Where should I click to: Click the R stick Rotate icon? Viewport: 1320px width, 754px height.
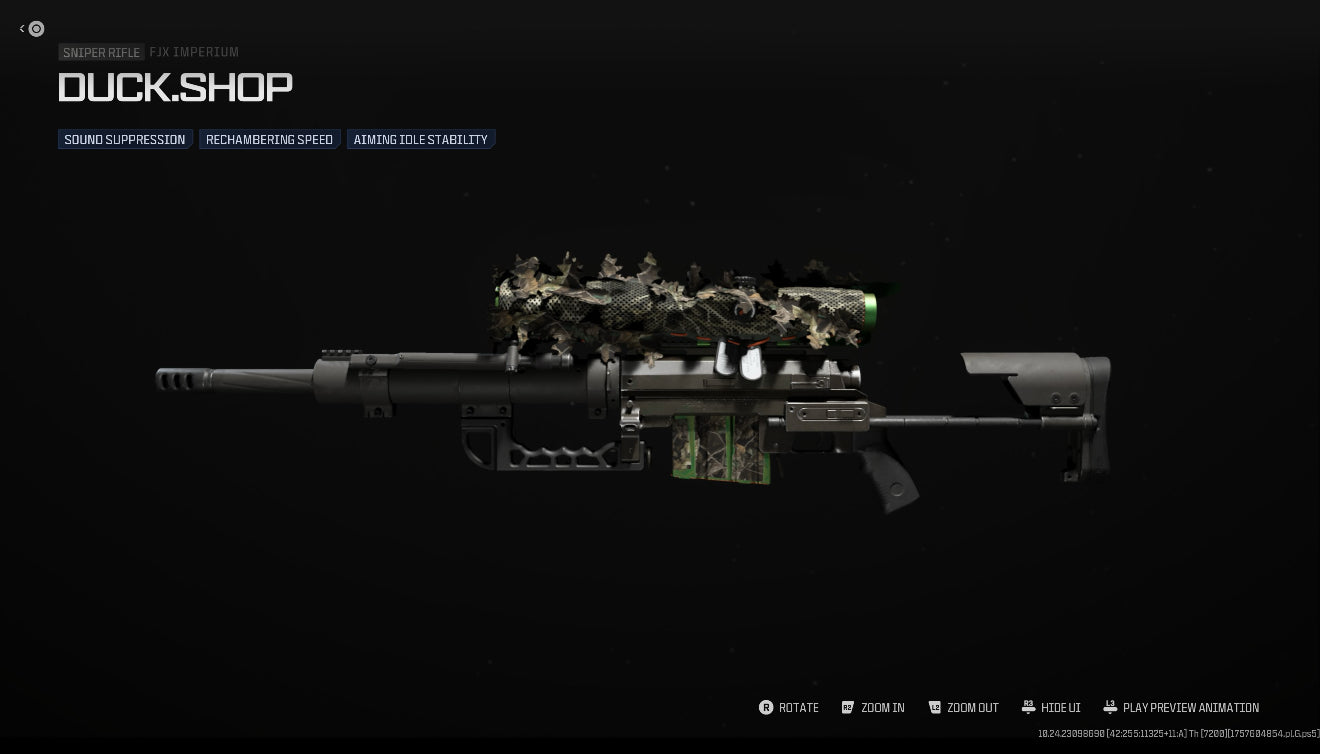click(765, 708)
